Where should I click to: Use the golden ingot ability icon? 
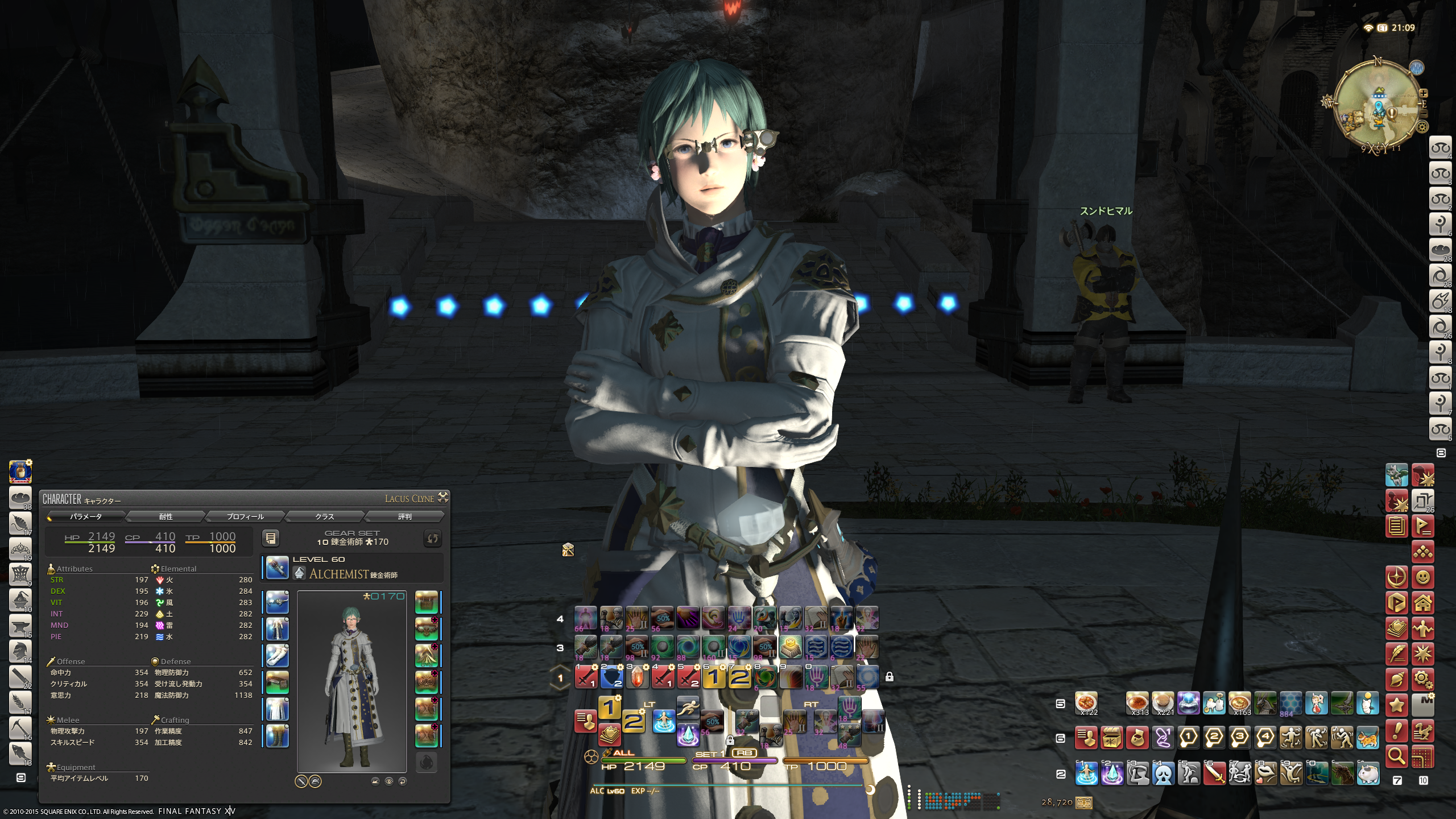[x=791, y=647]
